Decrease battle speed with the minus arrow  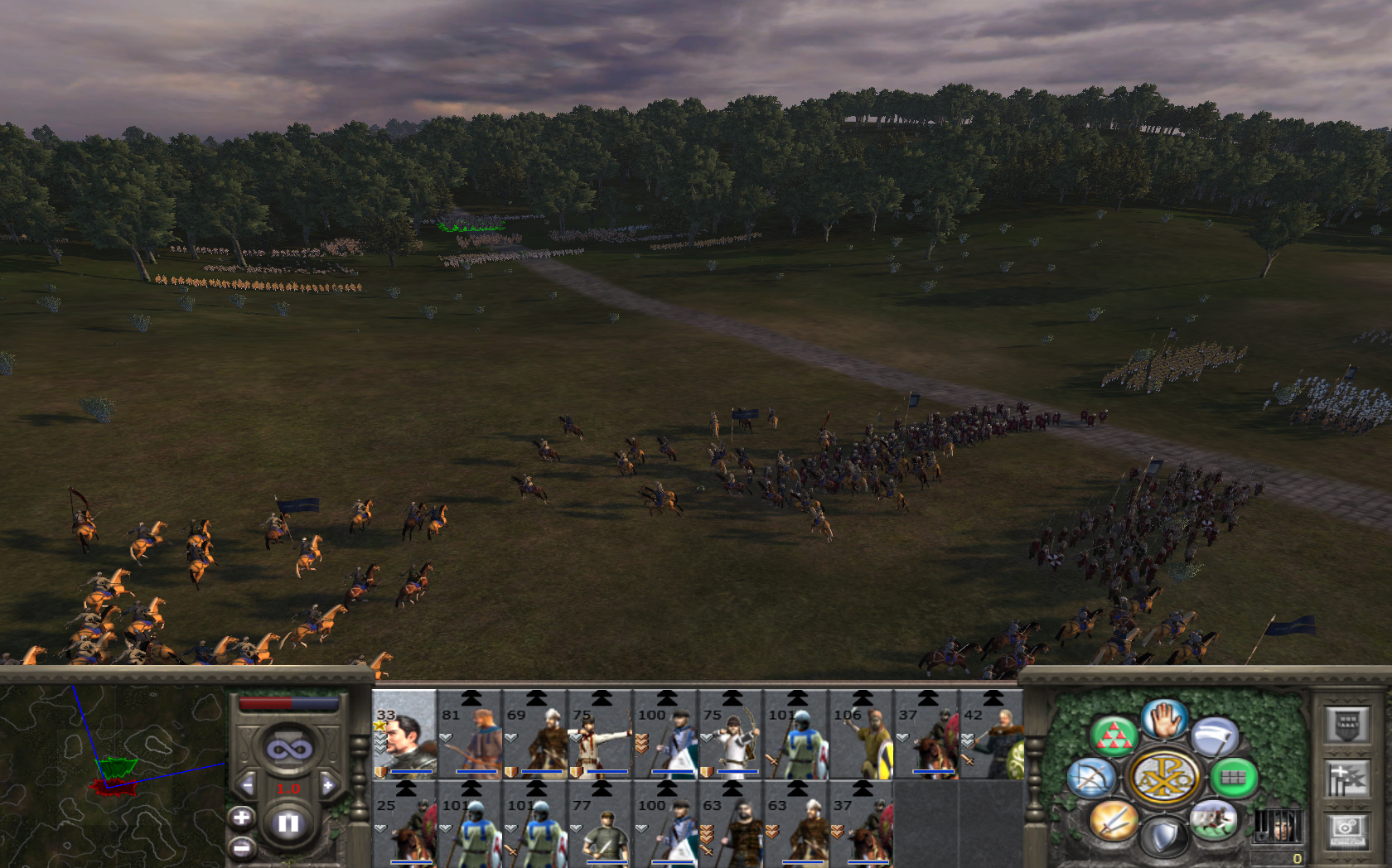click(247, 785)
